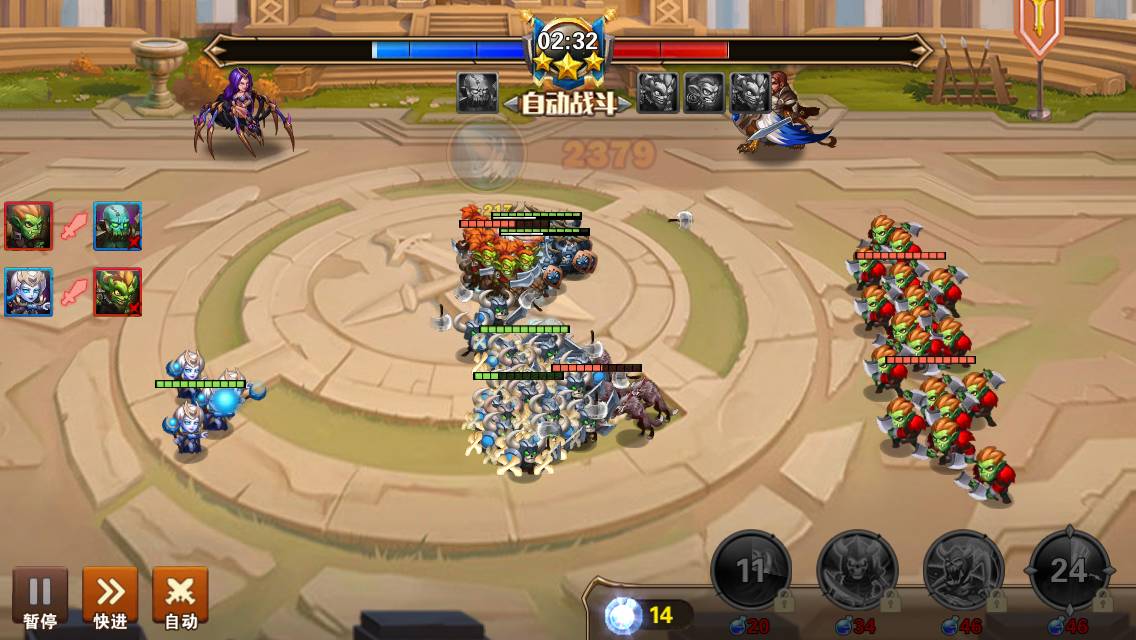Pick the leaf-crowned green goblin portrait
The image size is (1136, 640).
point(117,292)
